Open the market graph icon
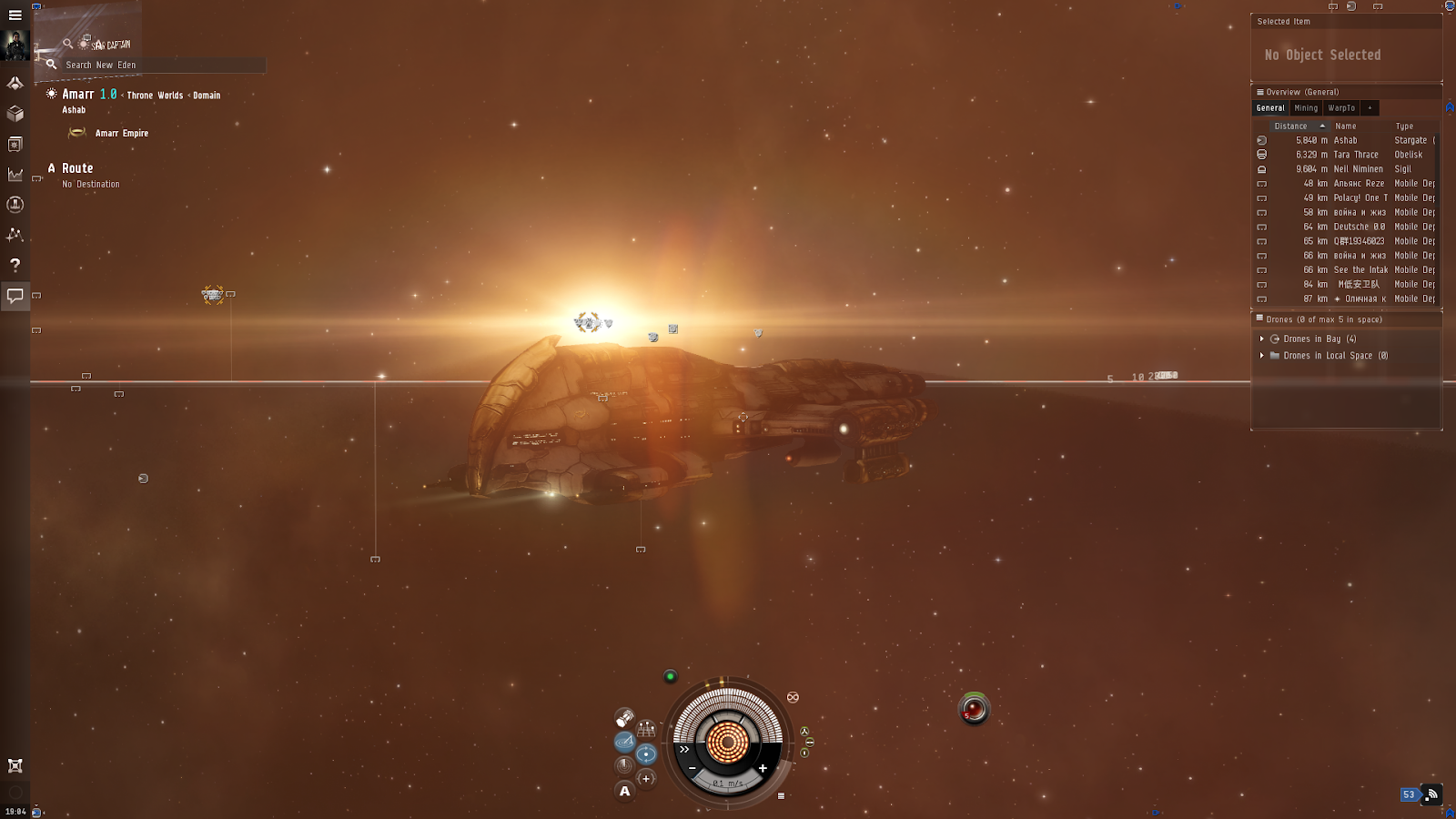1456x819 pixels. pos(15,174)
